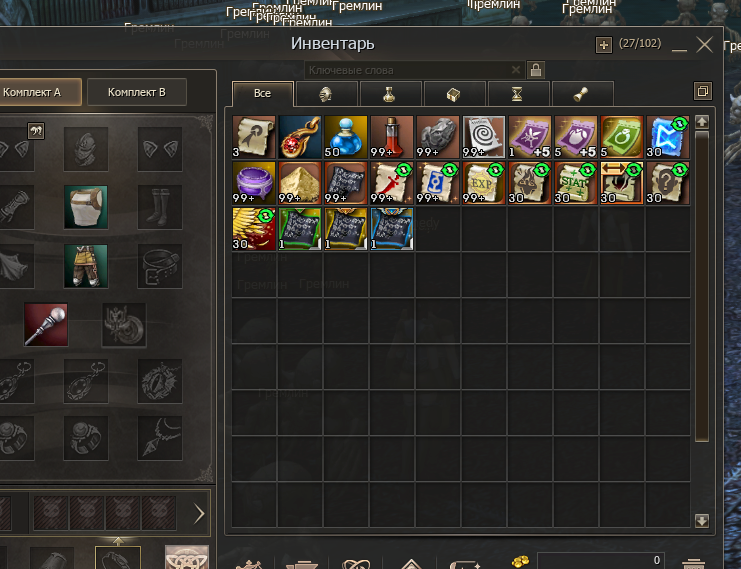Image resolution: width=741 pixels, height=569 pixels.
Task: Switch to the potion flask tab
Action: (389, 94)
